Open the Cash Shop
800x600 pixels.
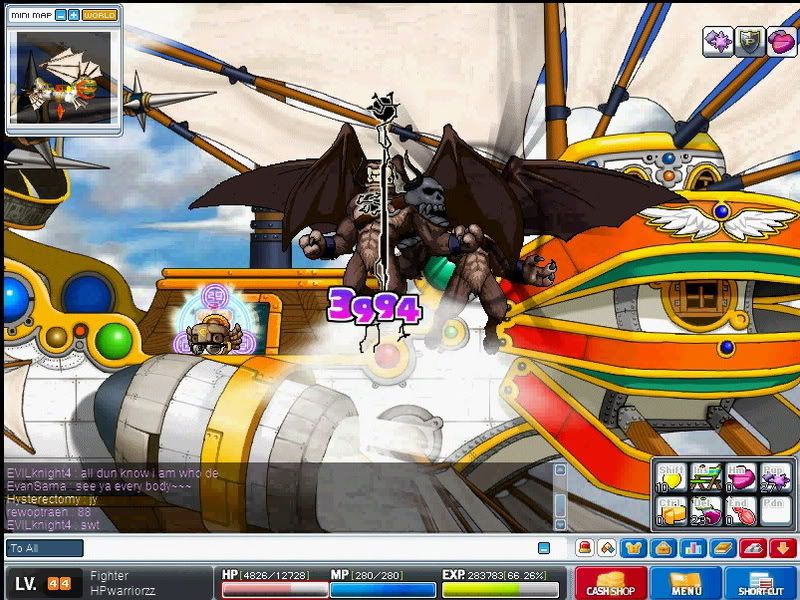(x=609, y=583)
